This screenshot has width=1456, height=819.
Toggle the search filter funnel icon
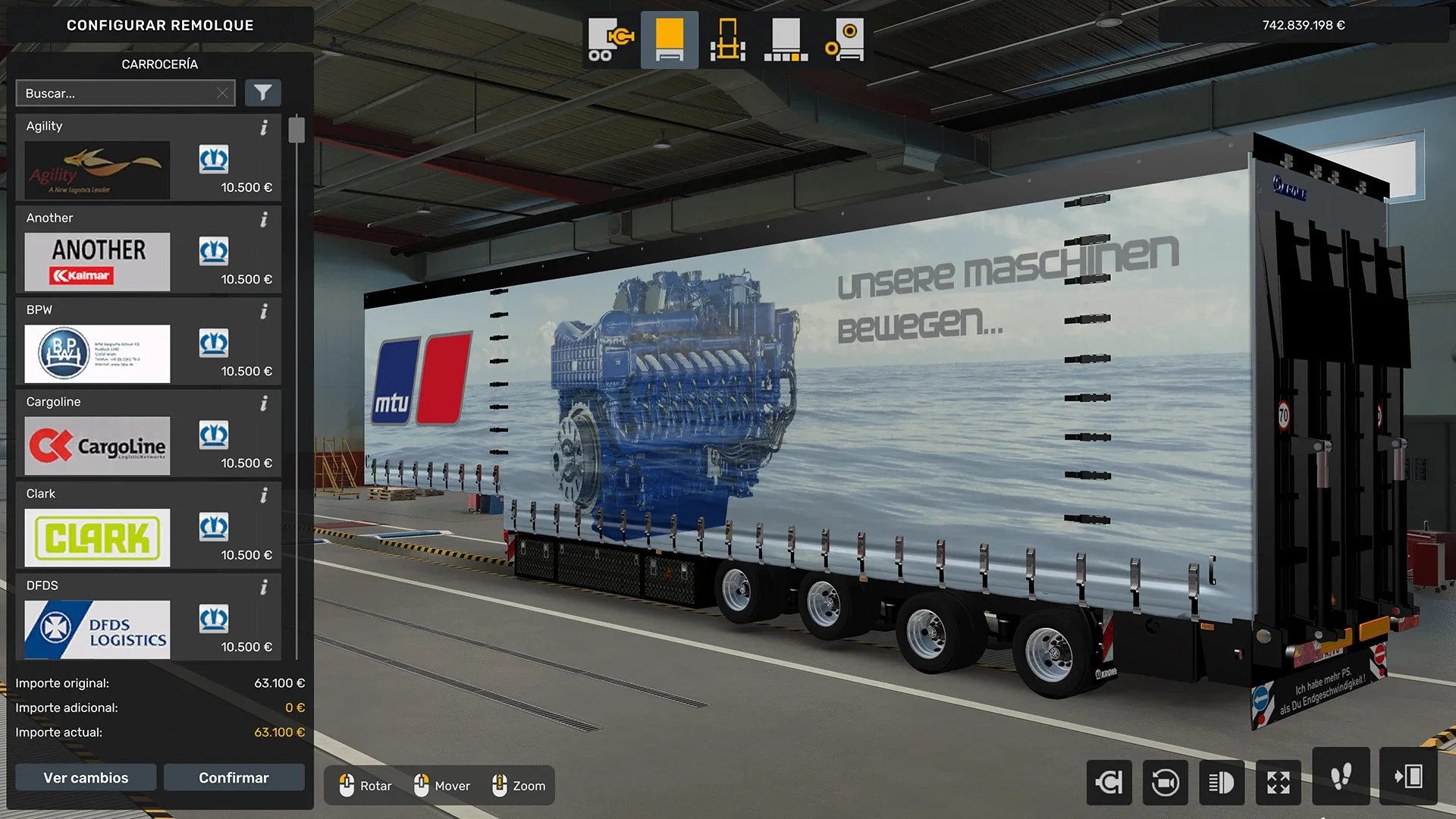click(263, 93)
